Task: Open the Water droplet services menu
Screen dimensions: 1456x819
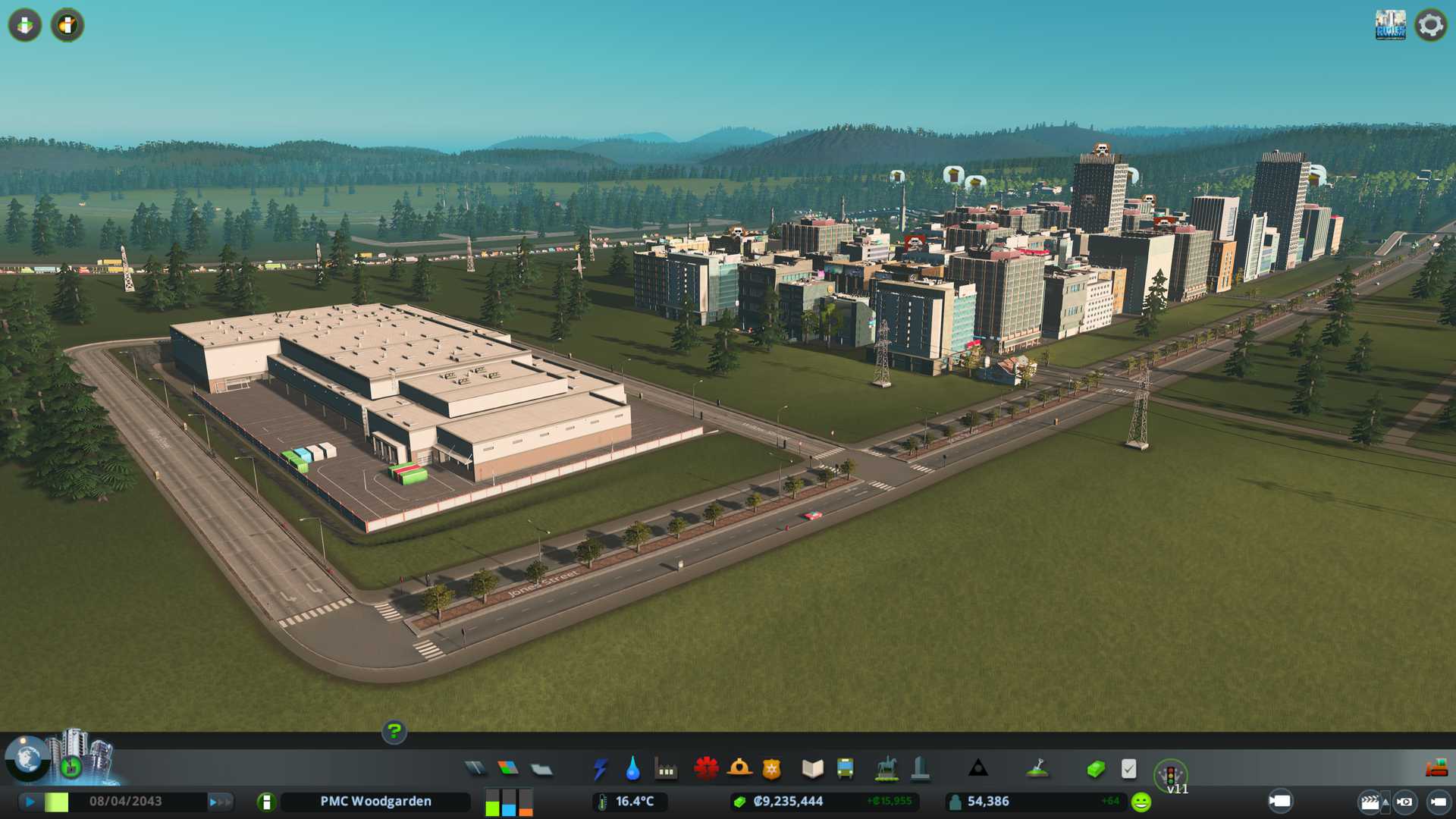Action: point(632,769)
